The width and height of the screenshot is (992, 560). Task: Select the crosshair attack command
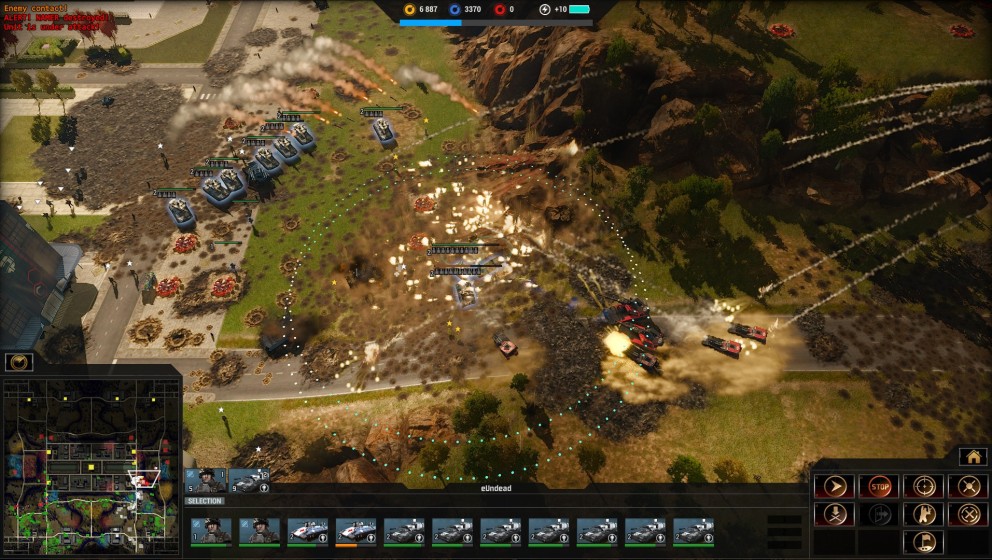[923, 486]
